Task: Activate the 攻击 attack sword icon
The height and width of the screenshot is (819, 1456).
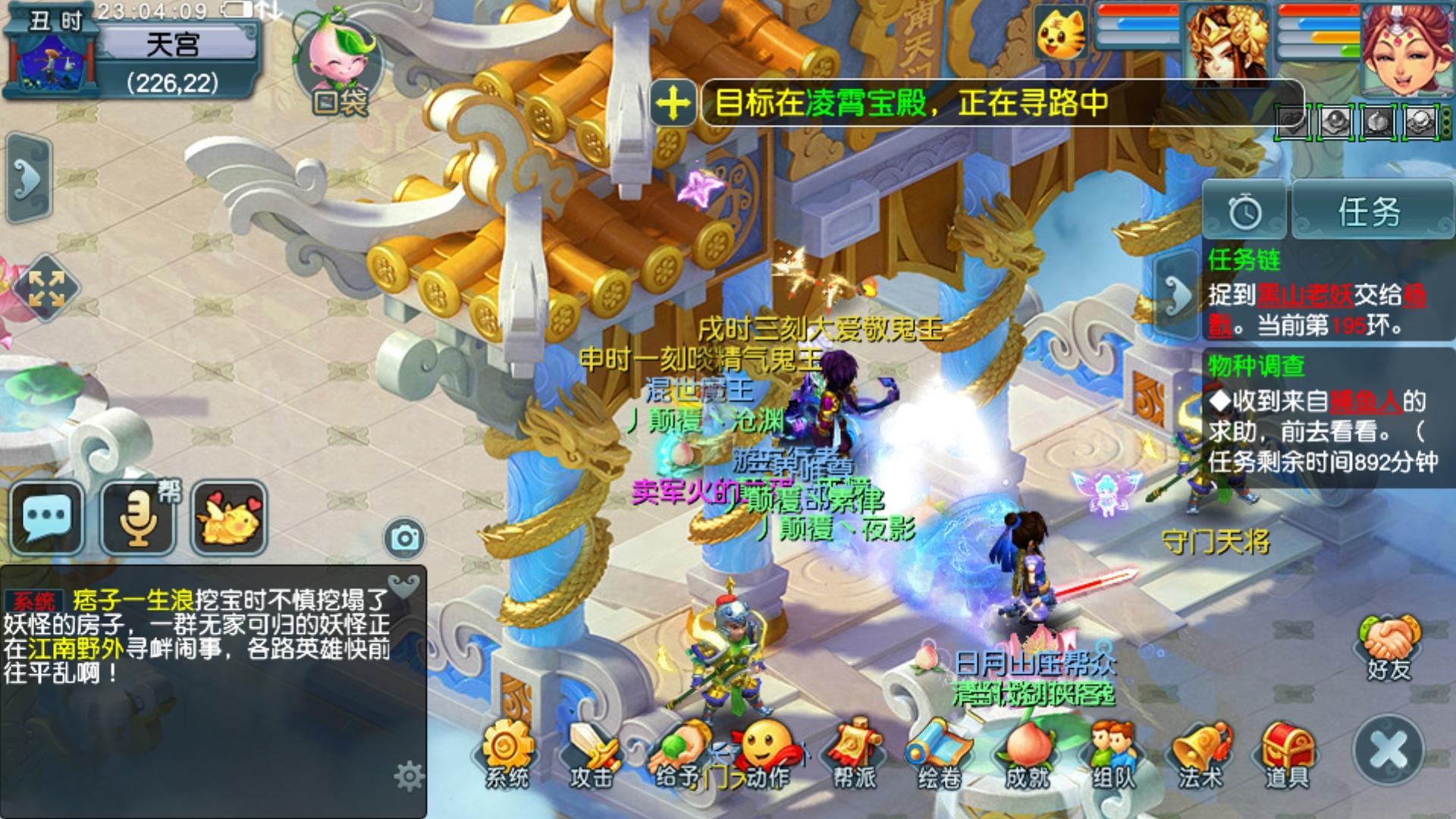Action: 592,754
